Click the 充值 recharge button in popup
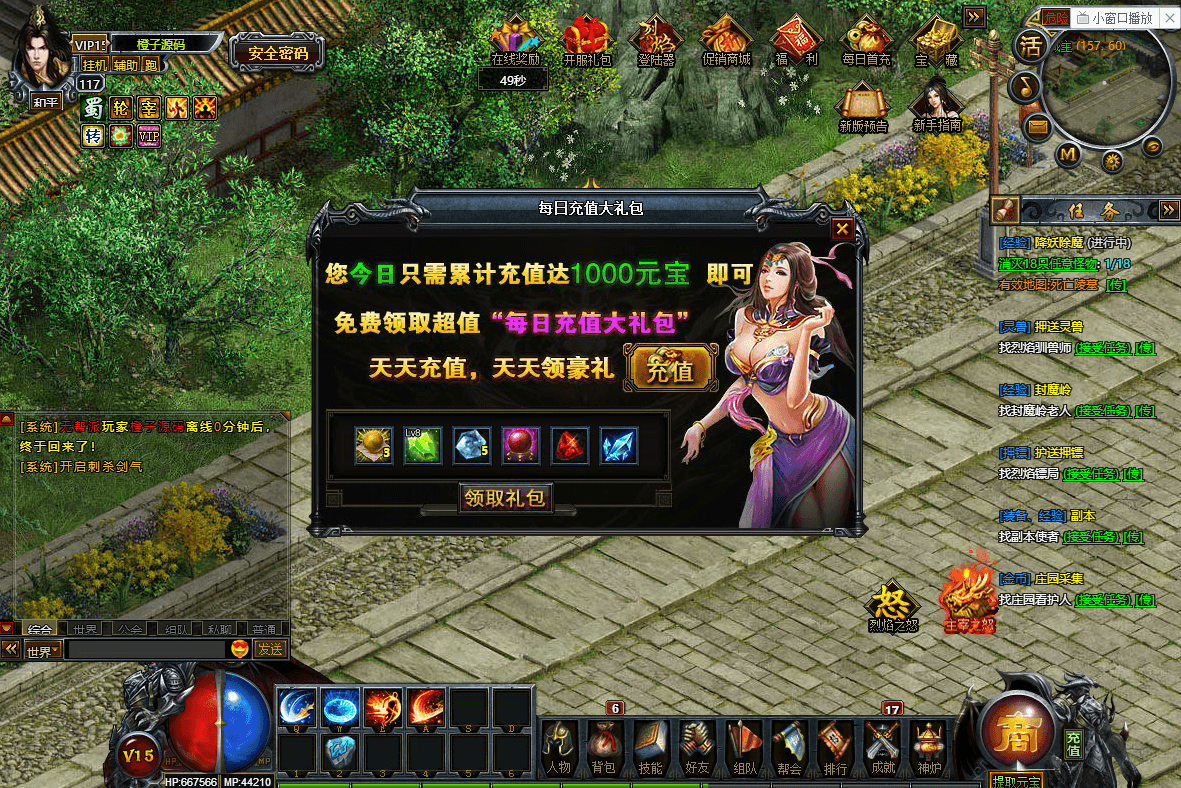This screenshot has height=788, width=1181. (670, 369)
